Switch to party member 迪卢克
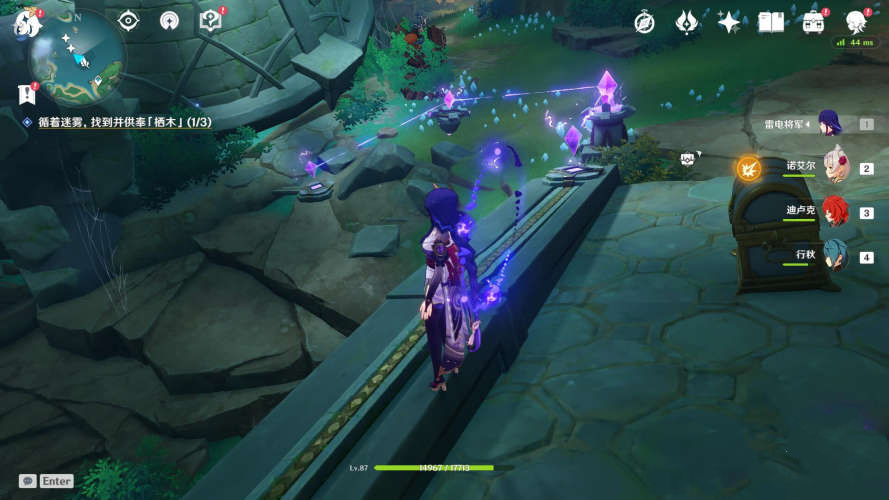Screen dimensions: 889x500 [x=834, y=212]
